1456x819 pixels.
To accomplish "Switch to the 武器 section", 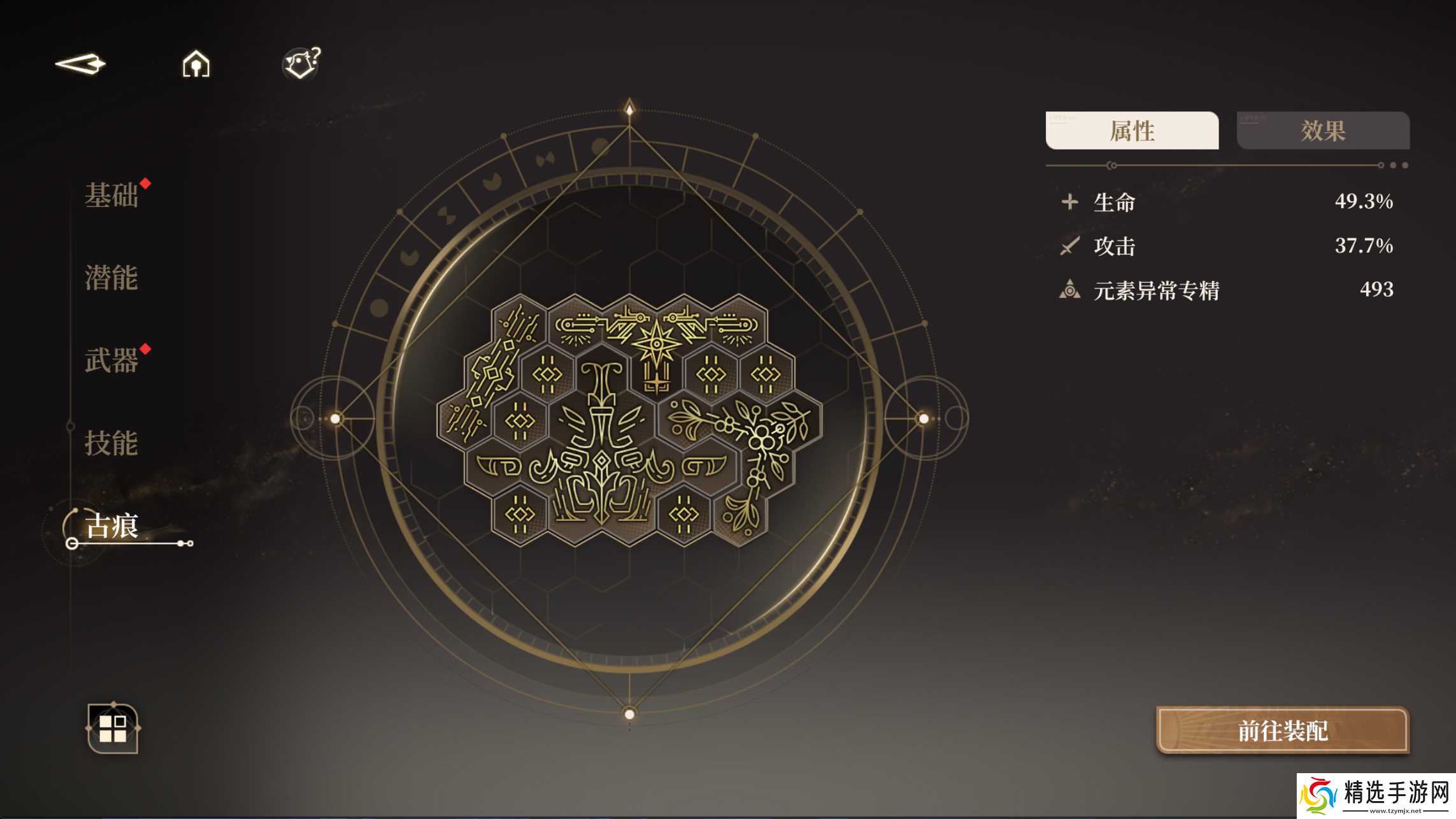I will pyautogui.click(x=111, y=360).
